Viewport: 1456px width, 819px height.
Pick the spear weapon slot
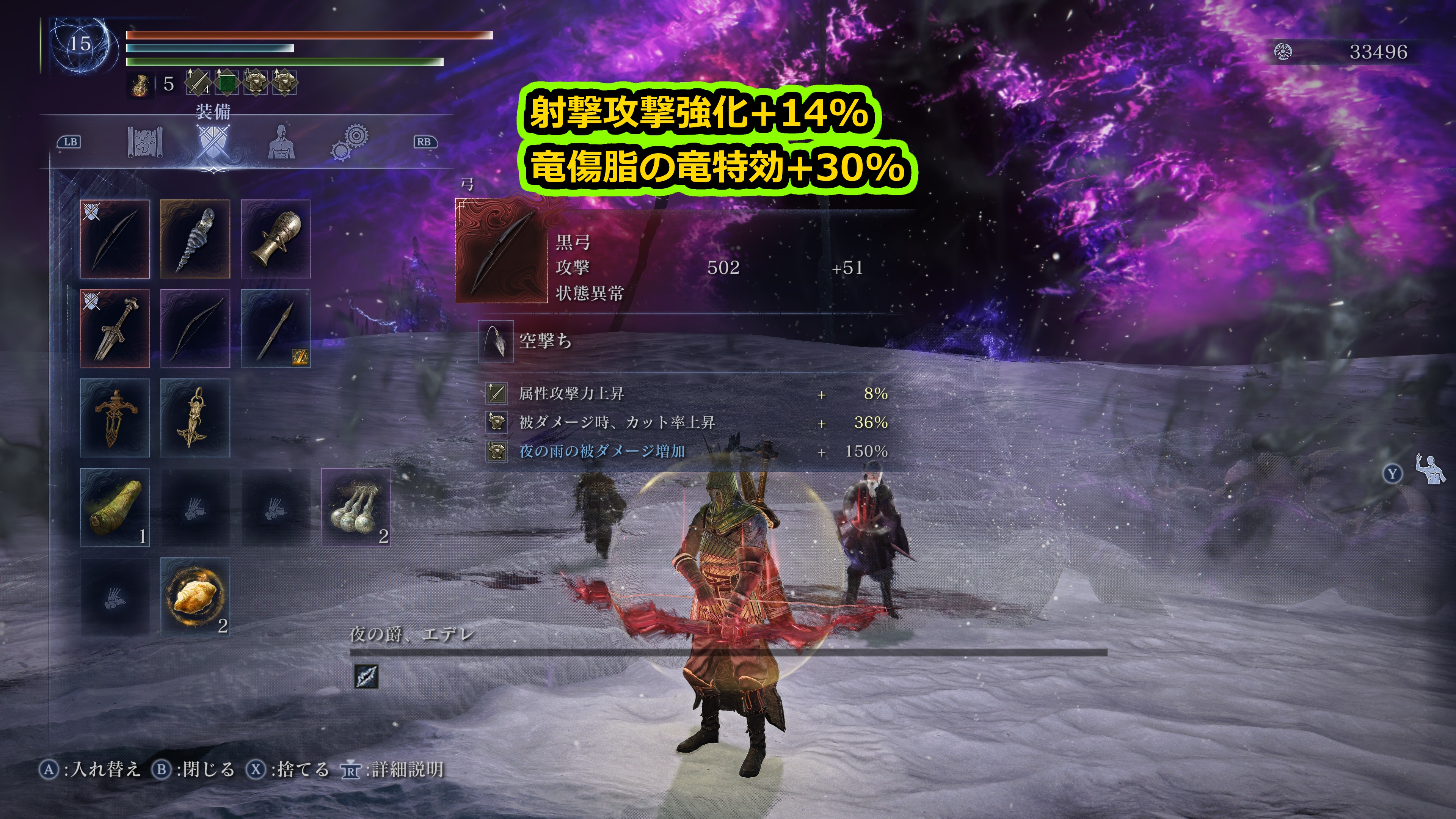pos(276,328)
